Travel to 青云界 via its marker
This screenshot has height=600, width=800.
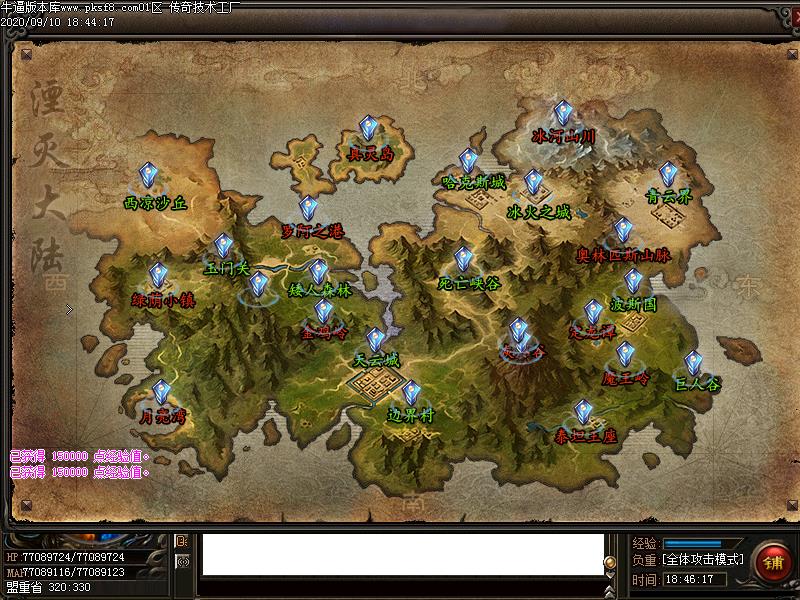pyautogui.click(x=668, y=175)
